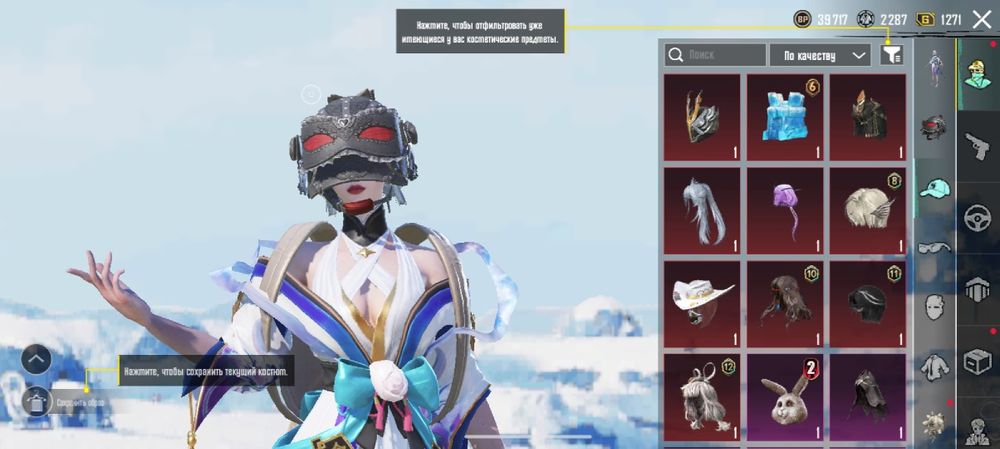This screenshot has height=449, width=1000.
Task: Open the steering wheel vehicle tab
Action: [x=977, y=218]
